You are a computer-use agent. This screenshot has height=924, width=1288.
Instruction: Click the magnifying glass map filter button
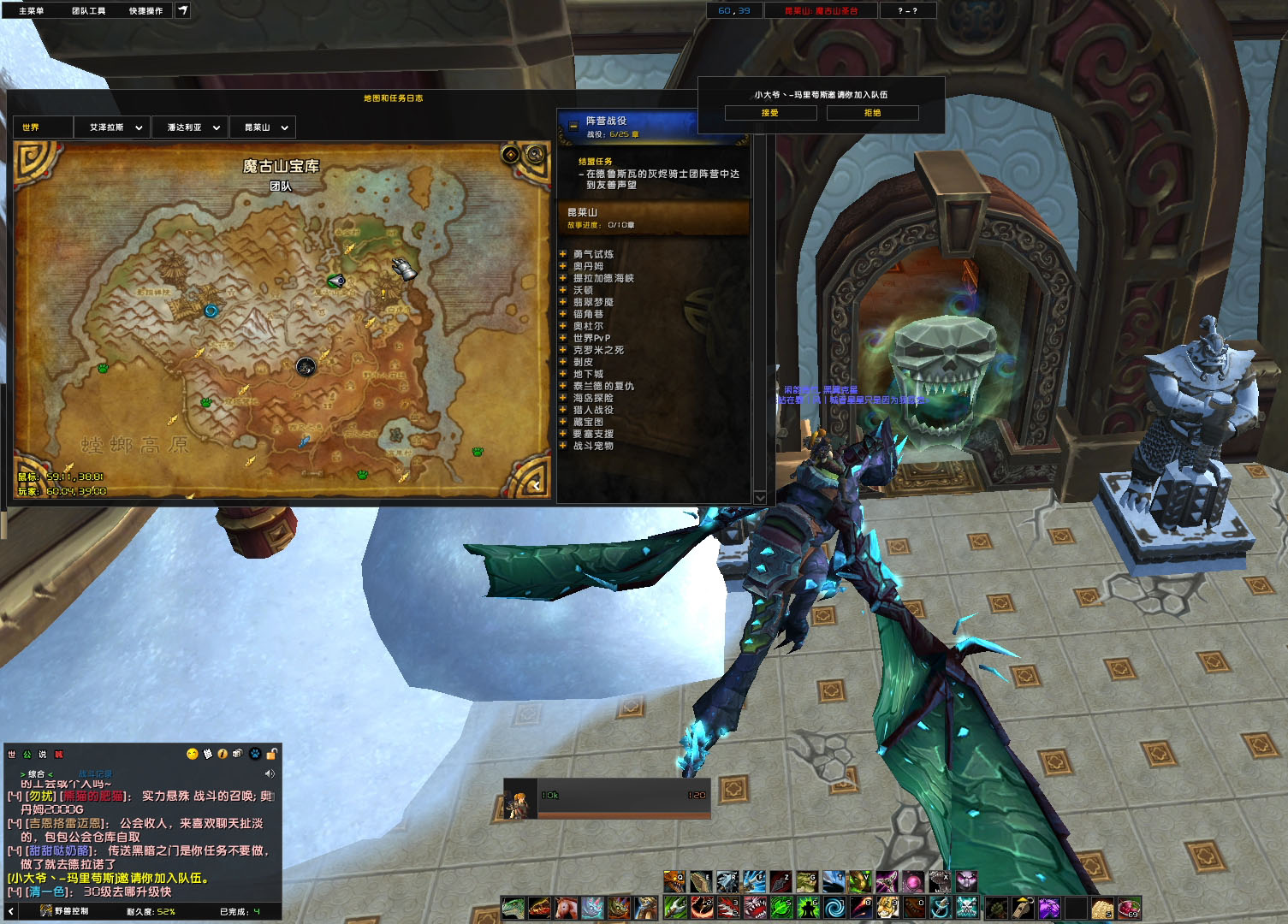tap(536, 154)
